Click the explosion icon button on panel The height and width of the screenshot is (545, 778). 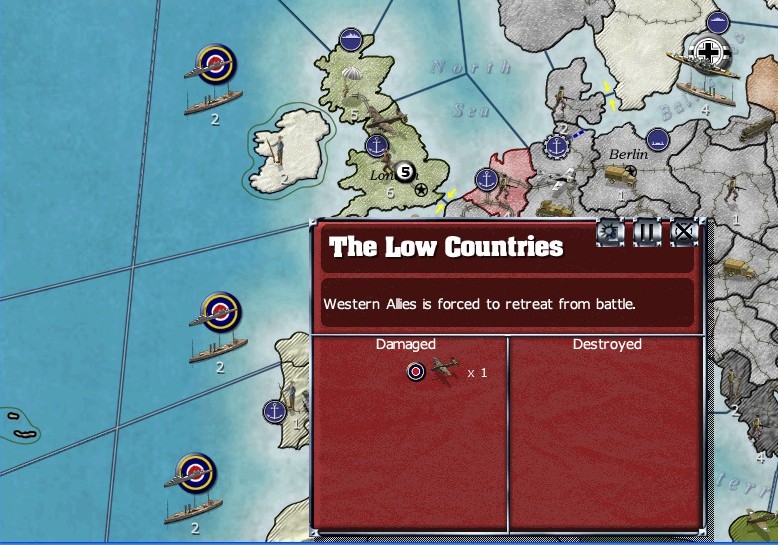609,233
